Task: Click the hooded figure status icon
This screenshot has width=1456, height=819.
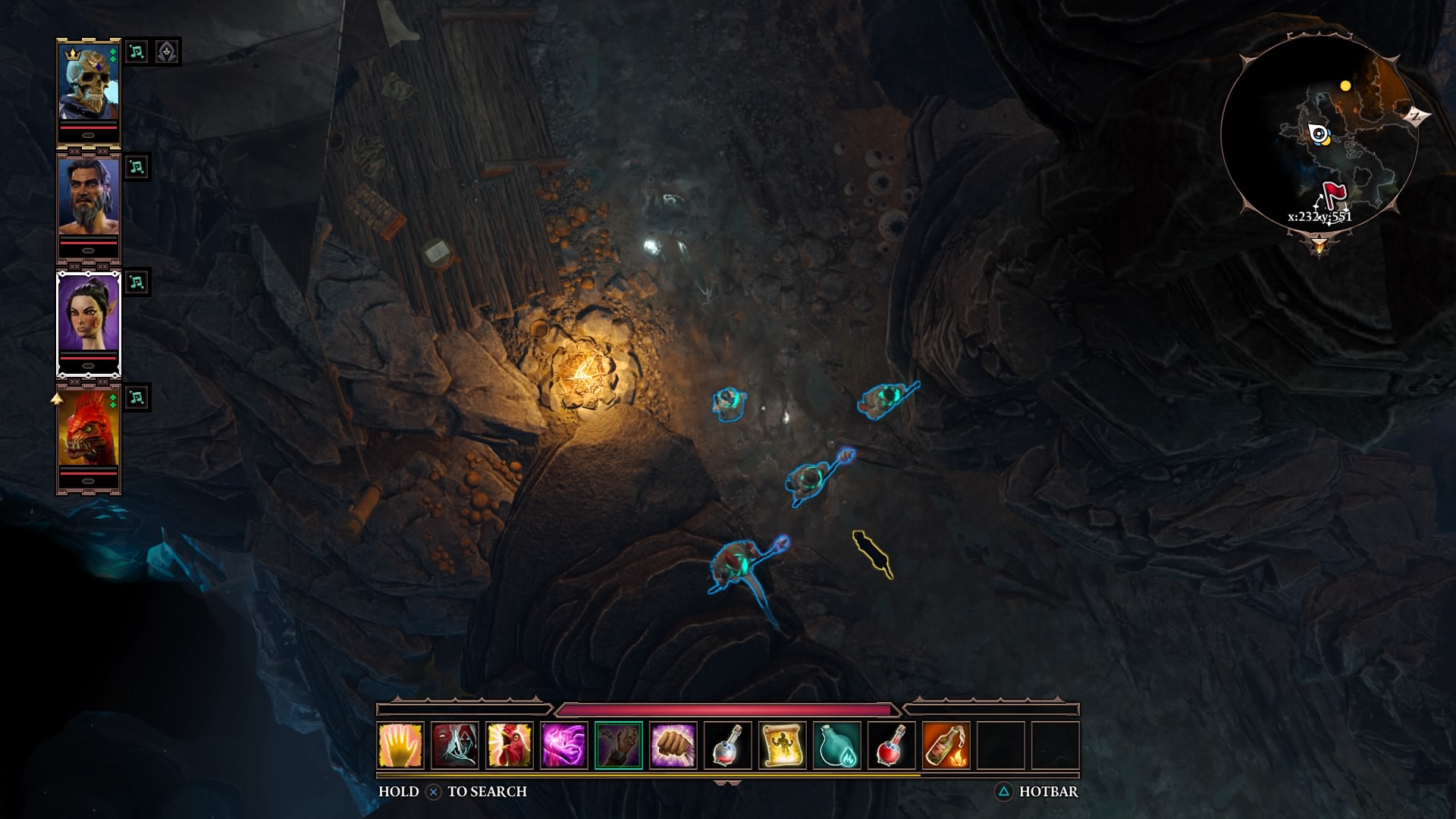Action: [x=167, y=52]
